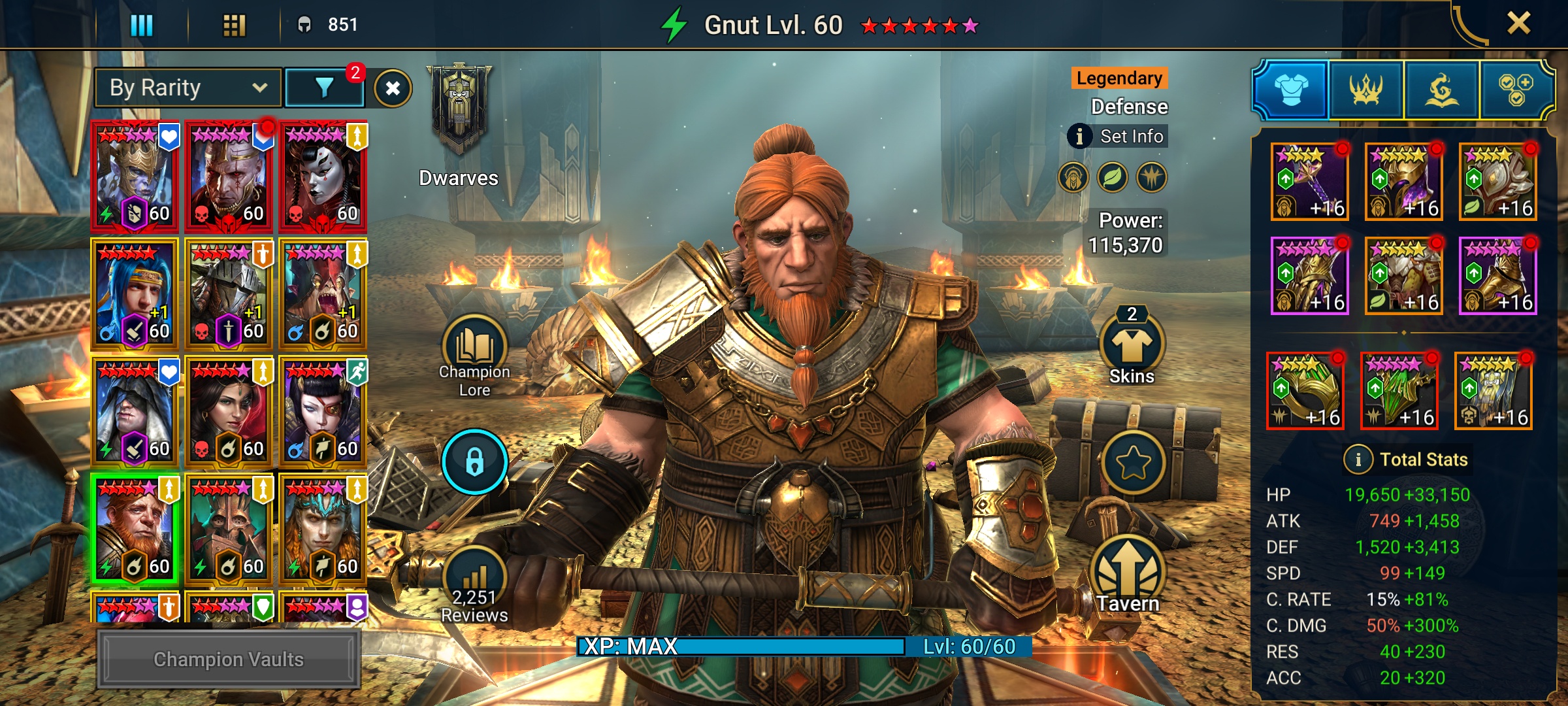Clear the active filters with the round X
The image size is (1568, 706).
click(x=393, y=88)
